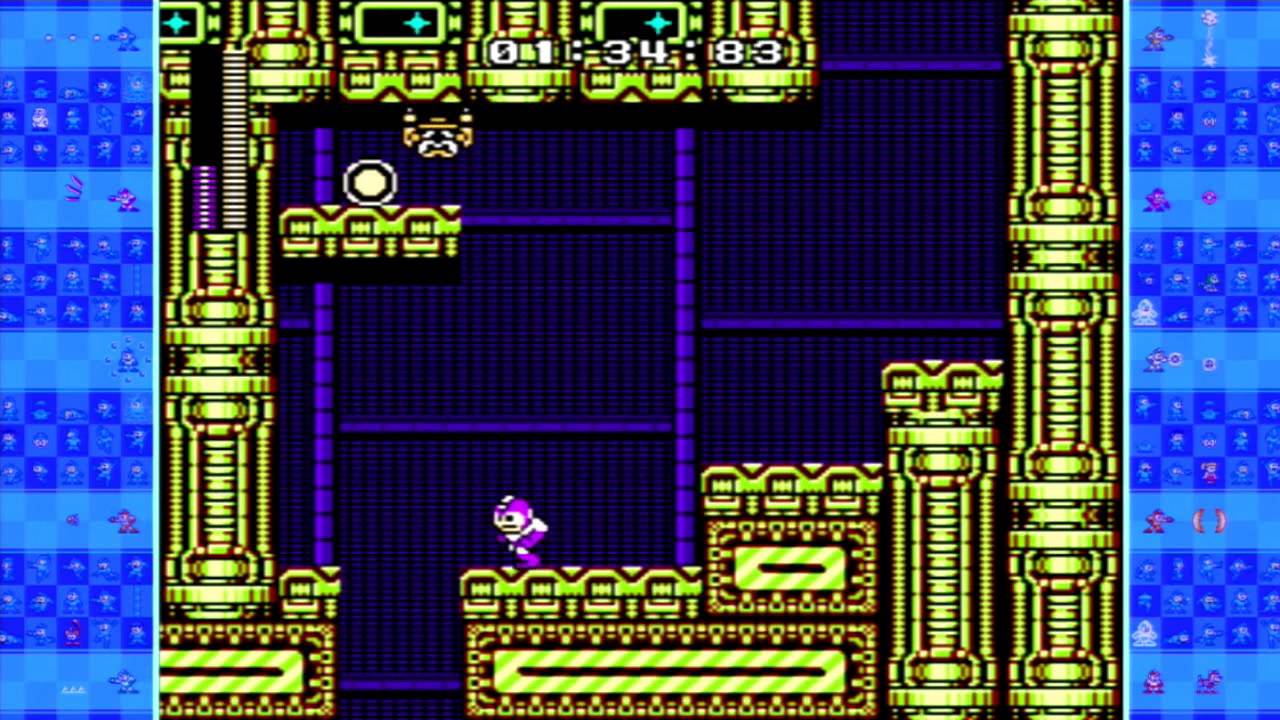Click the Met enemy wearing a helmet
The image size is (1280, 720).
(438, 135)
